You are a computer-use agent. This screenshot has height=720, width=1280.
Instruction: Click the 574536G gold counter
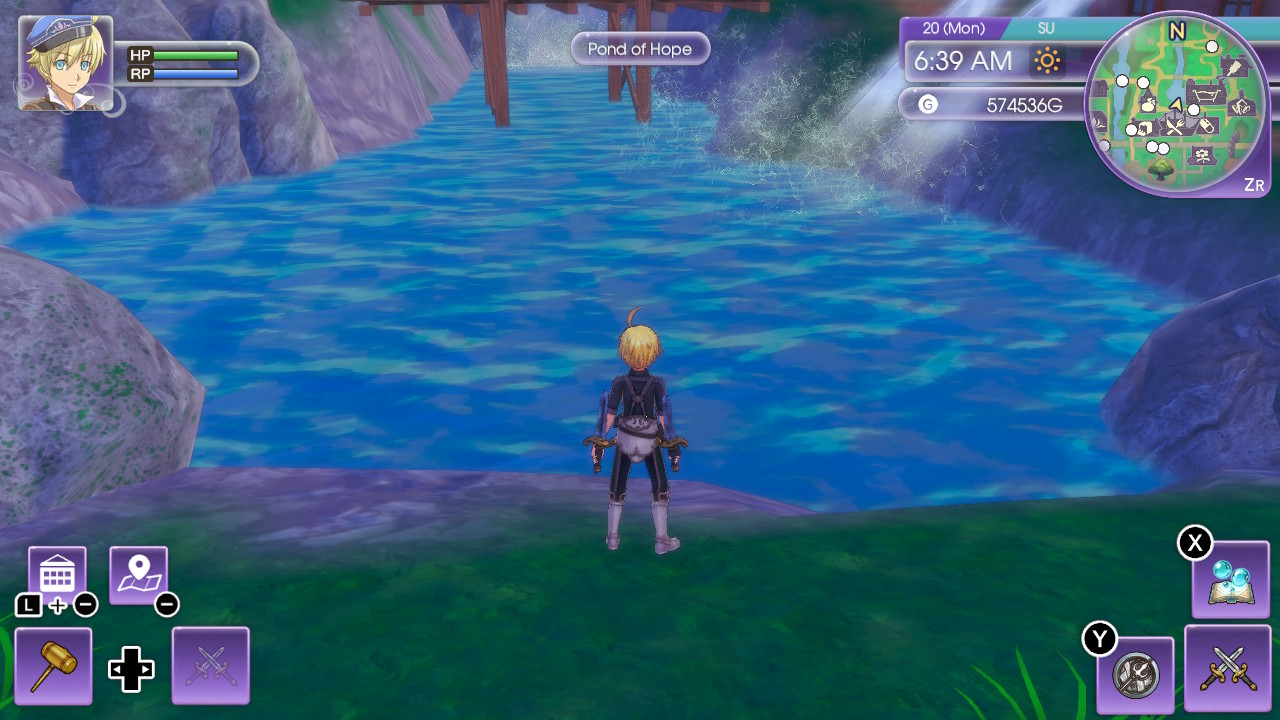click(1025, 103)
